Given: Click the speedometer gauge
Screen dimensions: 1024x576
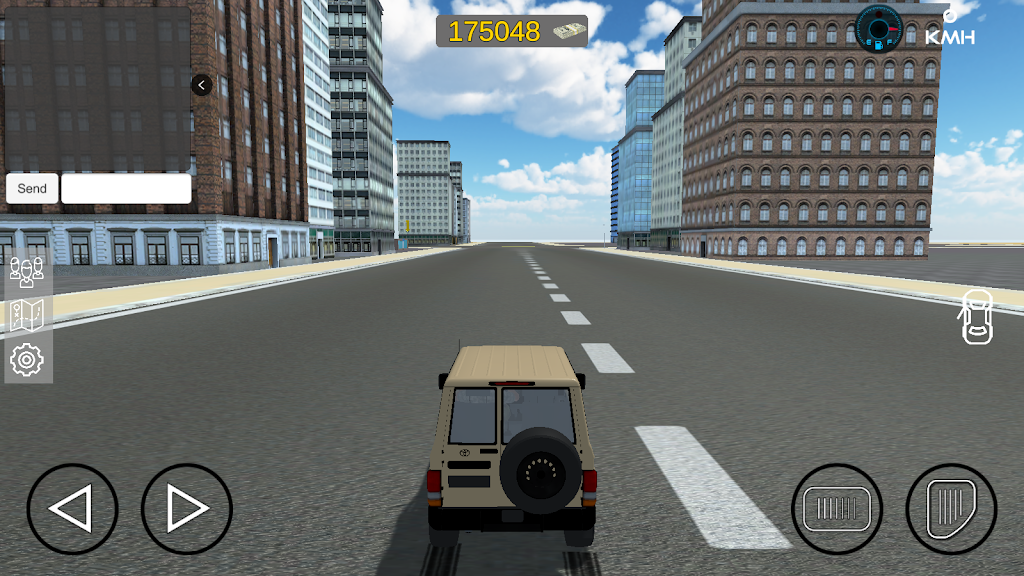Looking at the screenshot, I should [879, 28].
